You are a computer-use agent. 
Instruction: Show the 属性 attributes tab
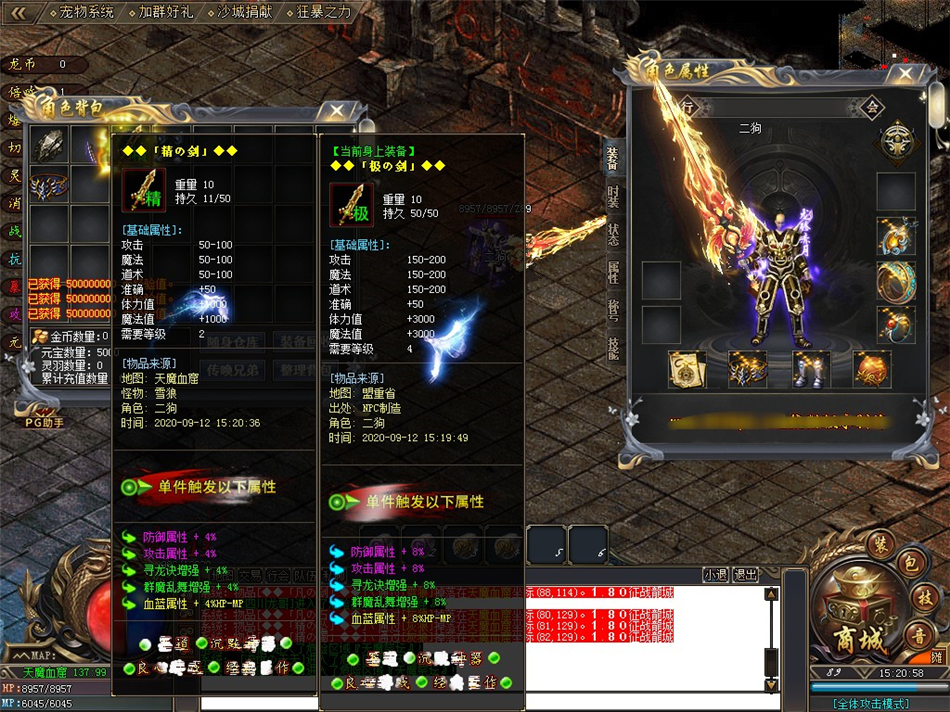click(x=613, y=271)
